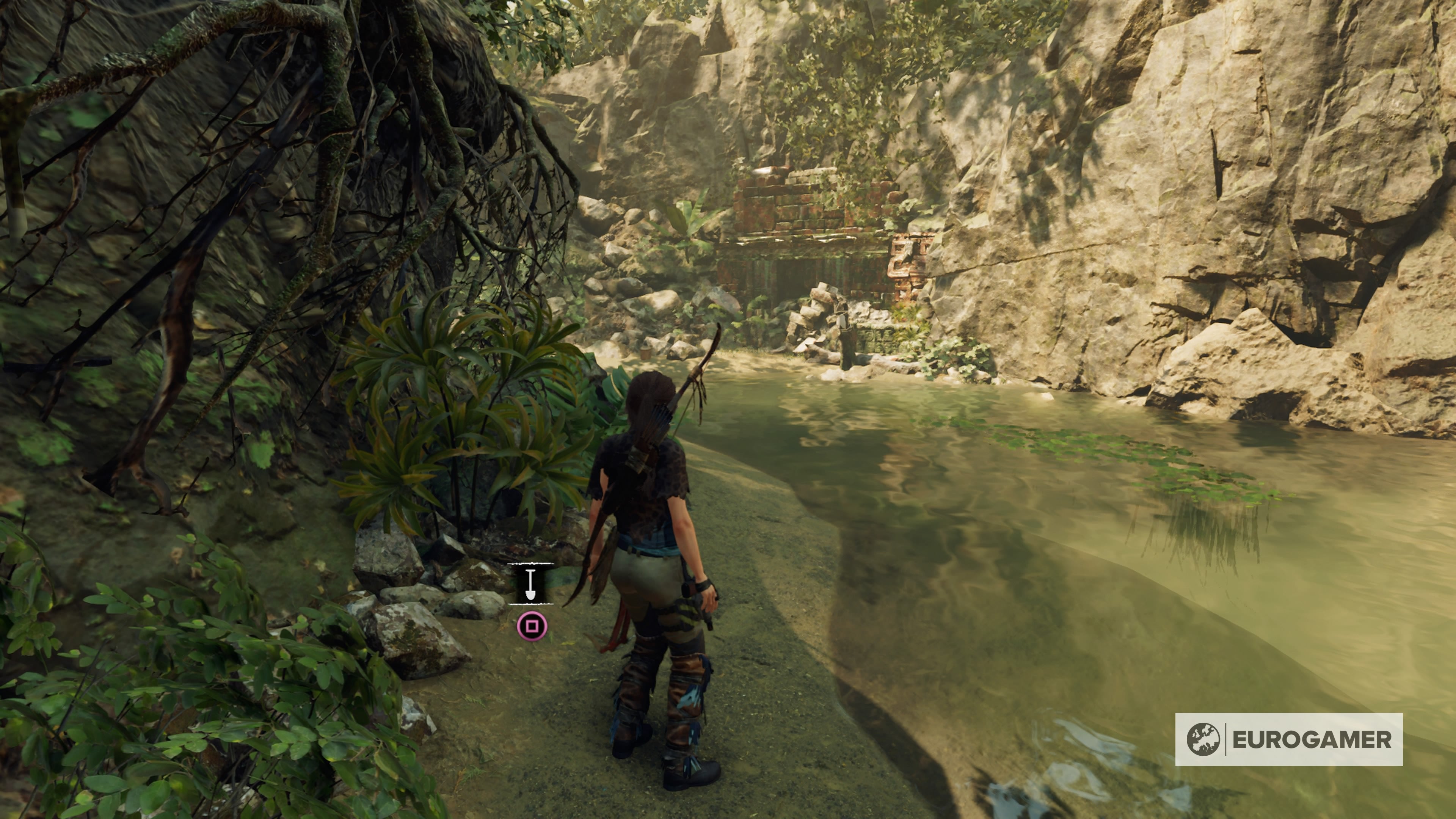Click the small square inside the pink prompt
The height and width of the screenshot is (819, 1456).
click(532, 626)
